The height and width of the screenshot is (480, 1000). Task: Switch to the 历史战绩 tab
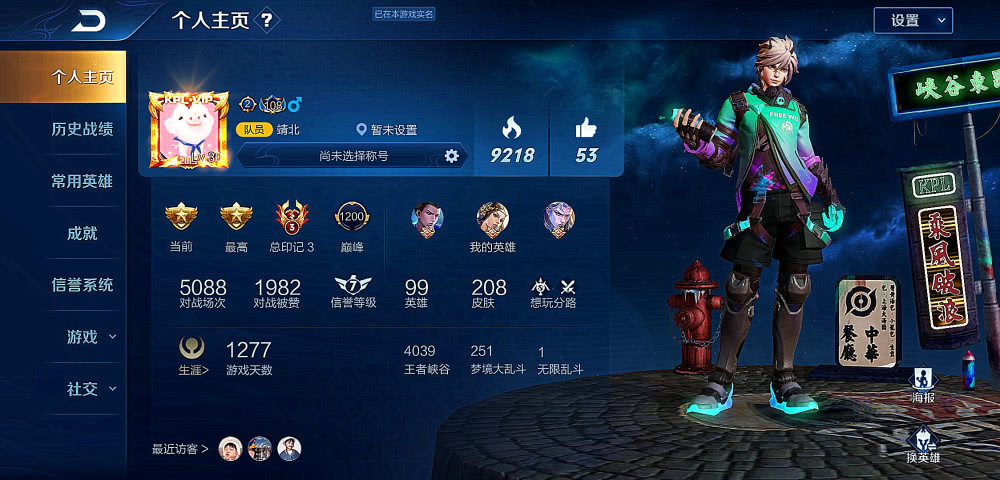pos(82,129)
